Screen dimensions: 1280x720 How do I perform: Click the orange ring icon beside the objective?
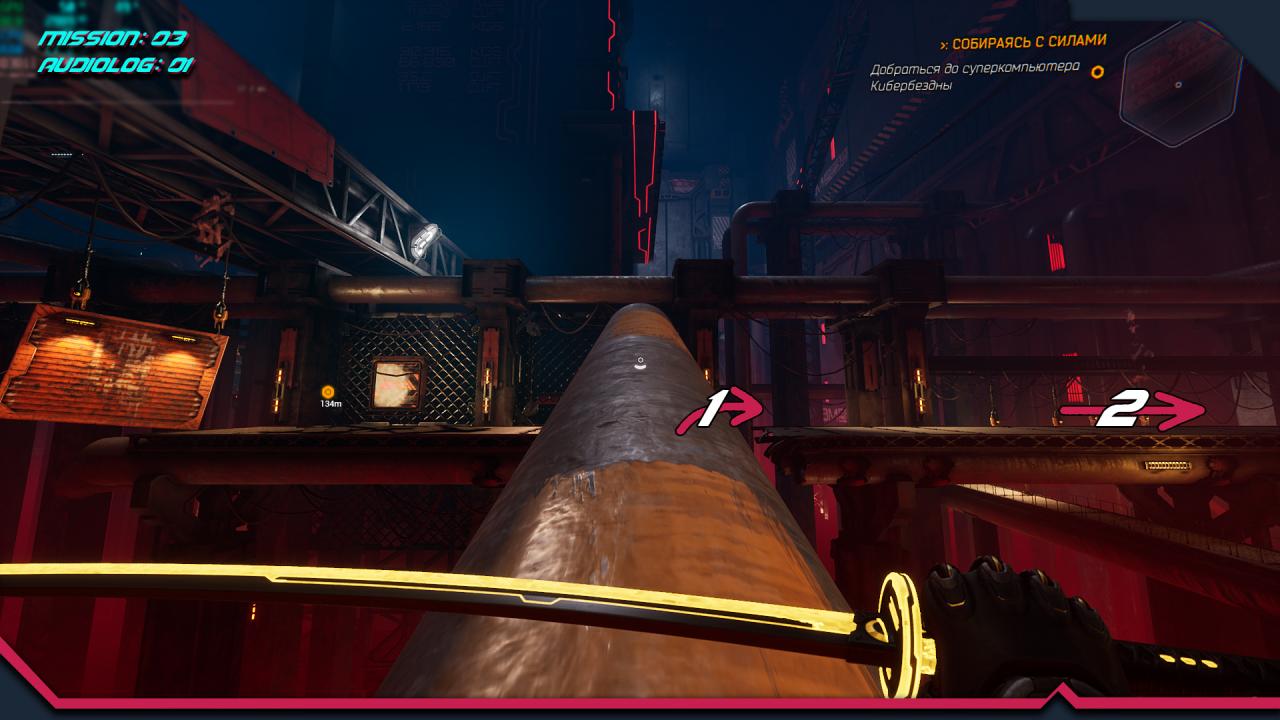(x=1097, y=71)
